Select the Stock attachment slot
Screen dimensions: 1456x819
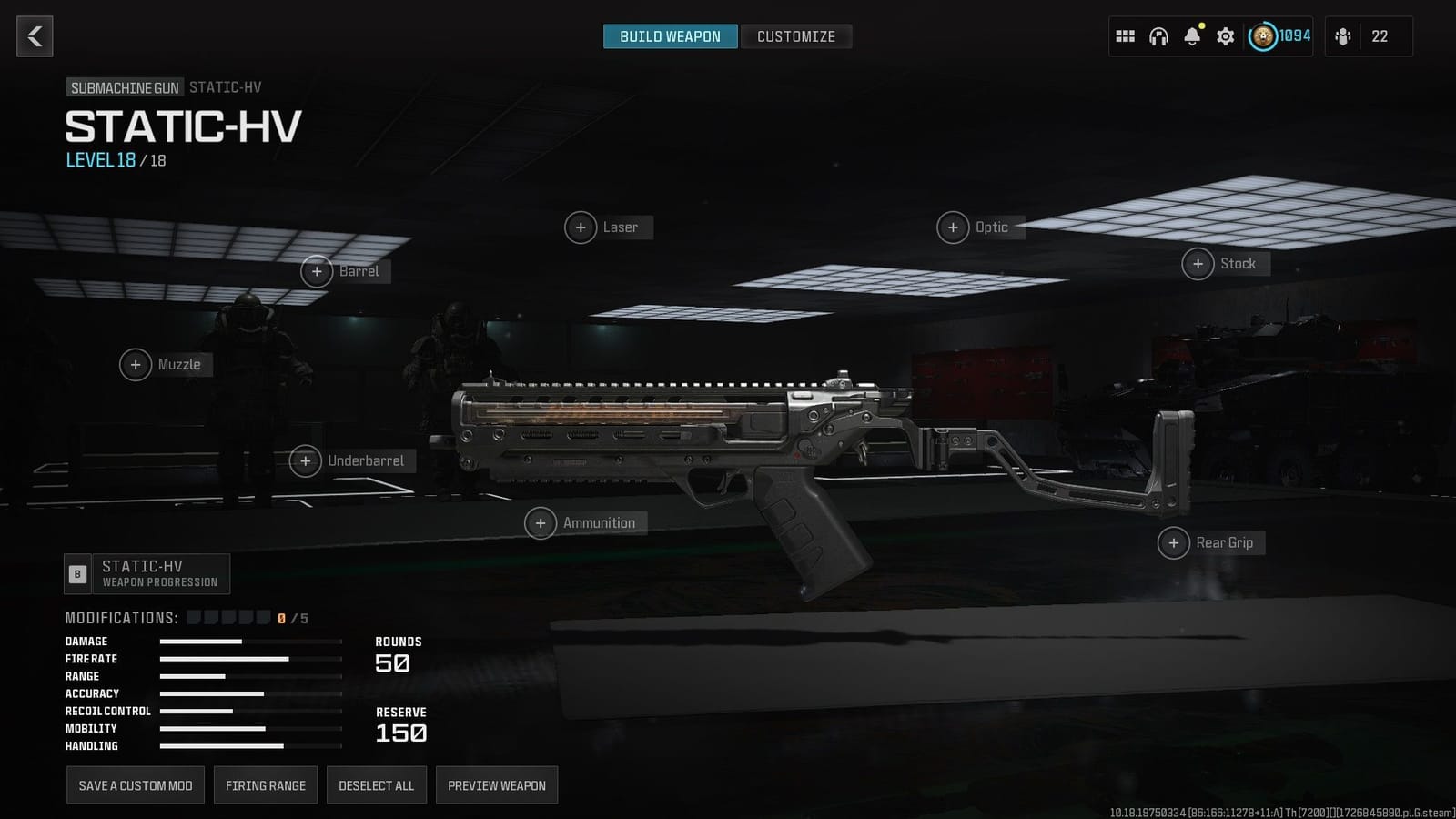pyautogui.click(x=1225, y=264)
